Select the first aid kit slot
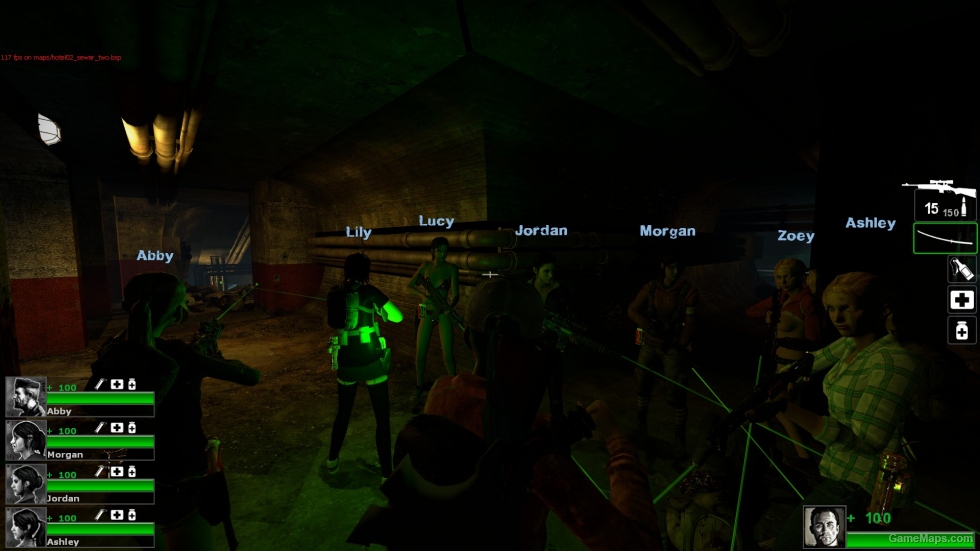The image size is (980, 551). point(962,299)
